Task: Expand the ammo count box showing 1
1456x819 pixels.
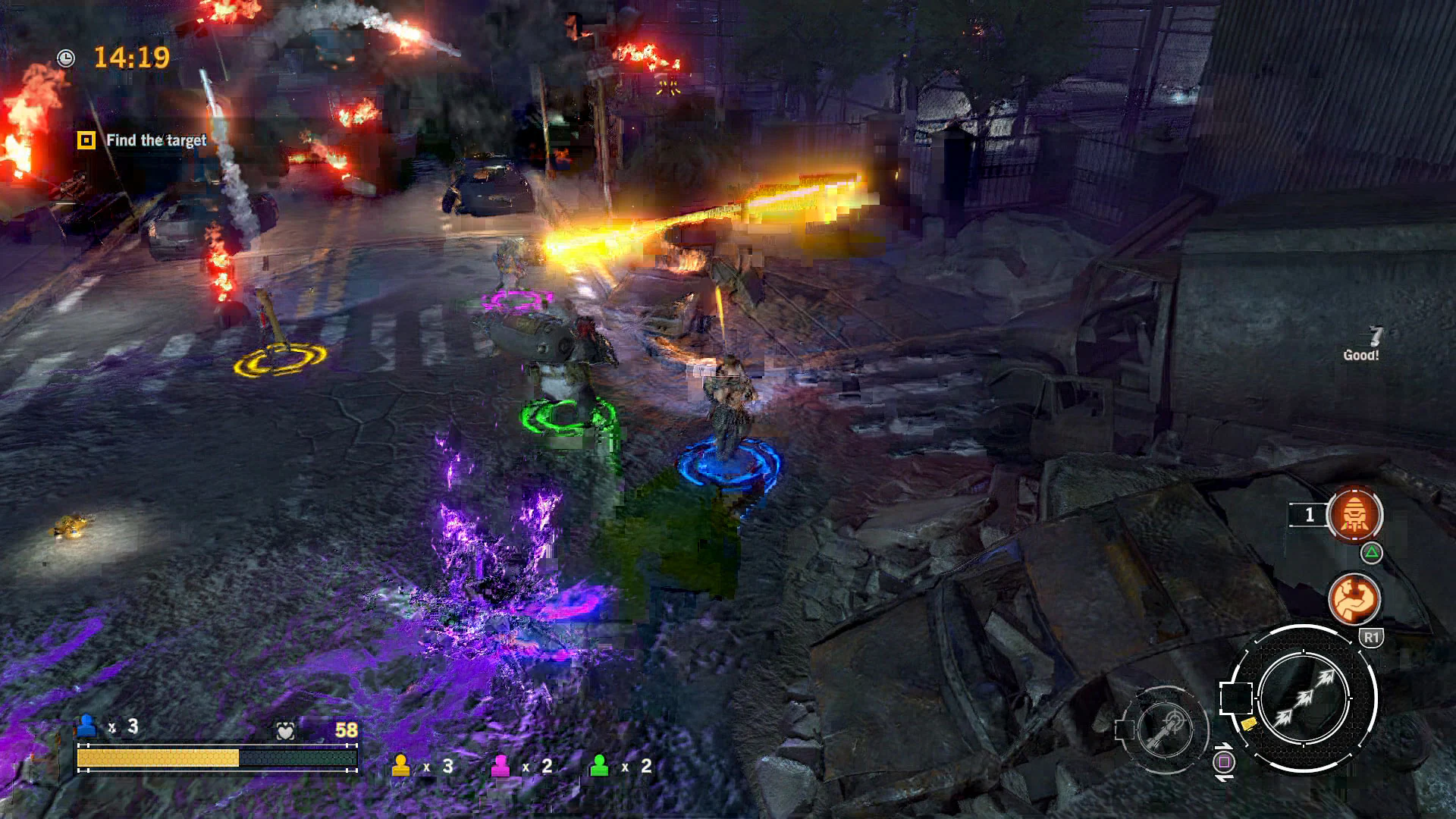Action: pos(1307,516)
